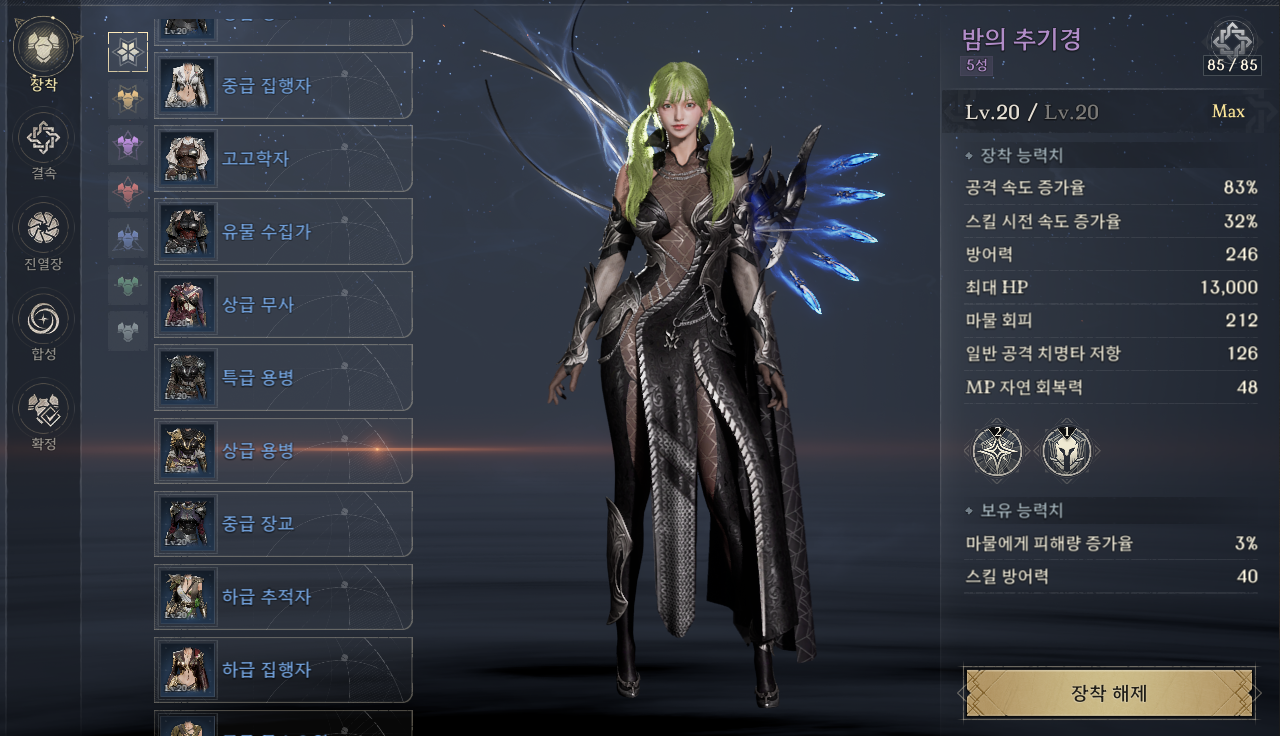Select the 하급 집행자 costume
The image size is (1280, 736).
pyautogui.click(x=283, y=670)
